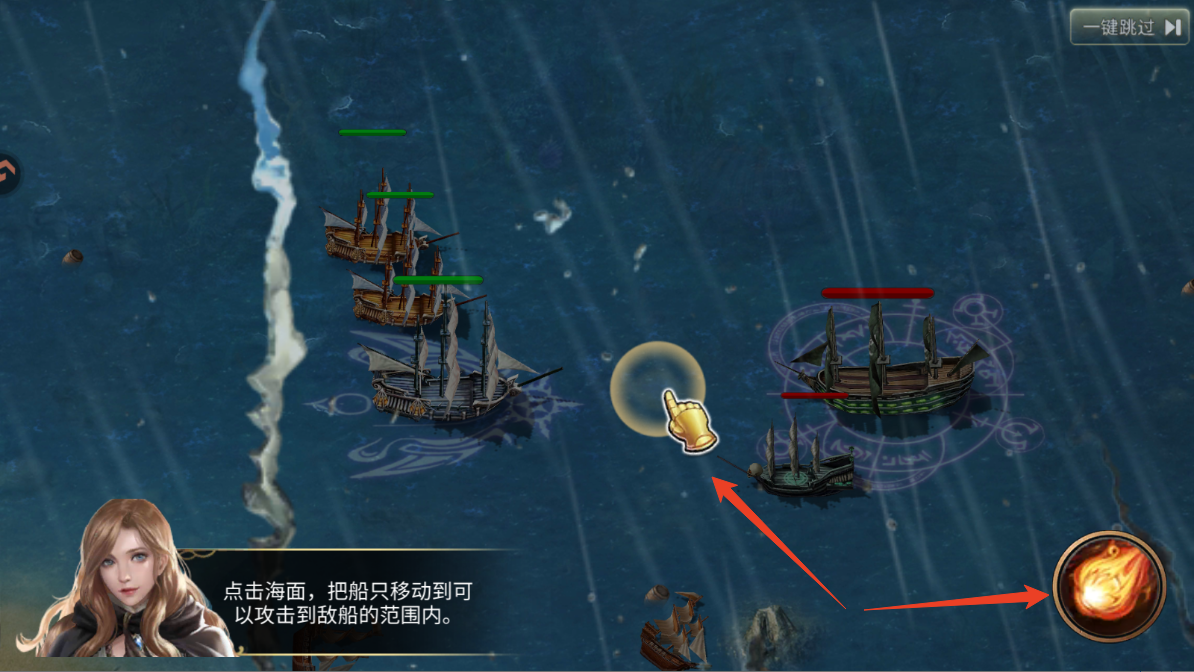Tap the highlighted sea spot under the pointing hand

click(x=657, y=389)
